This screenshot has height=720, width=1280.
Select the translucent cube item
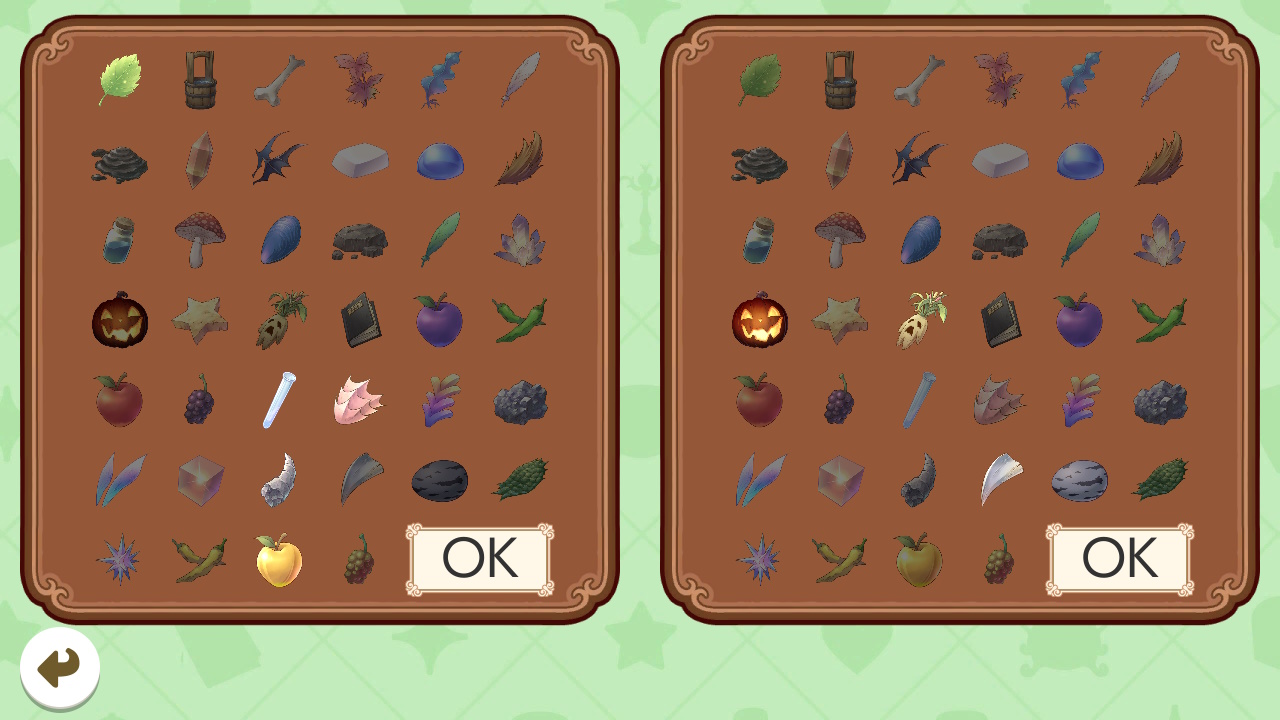point(198,480)
